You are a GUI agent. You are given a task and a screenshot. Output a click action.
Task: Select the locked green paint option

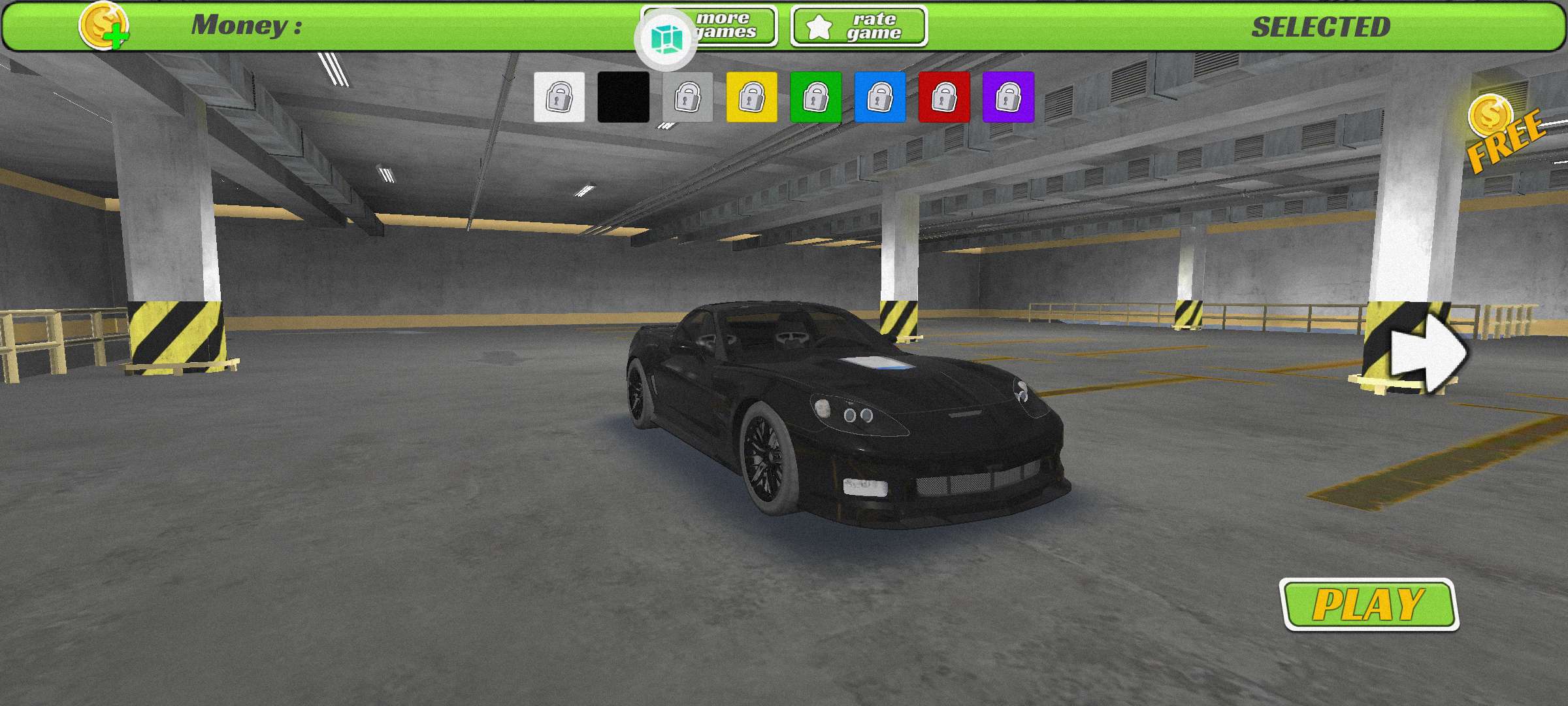[817, 98]
